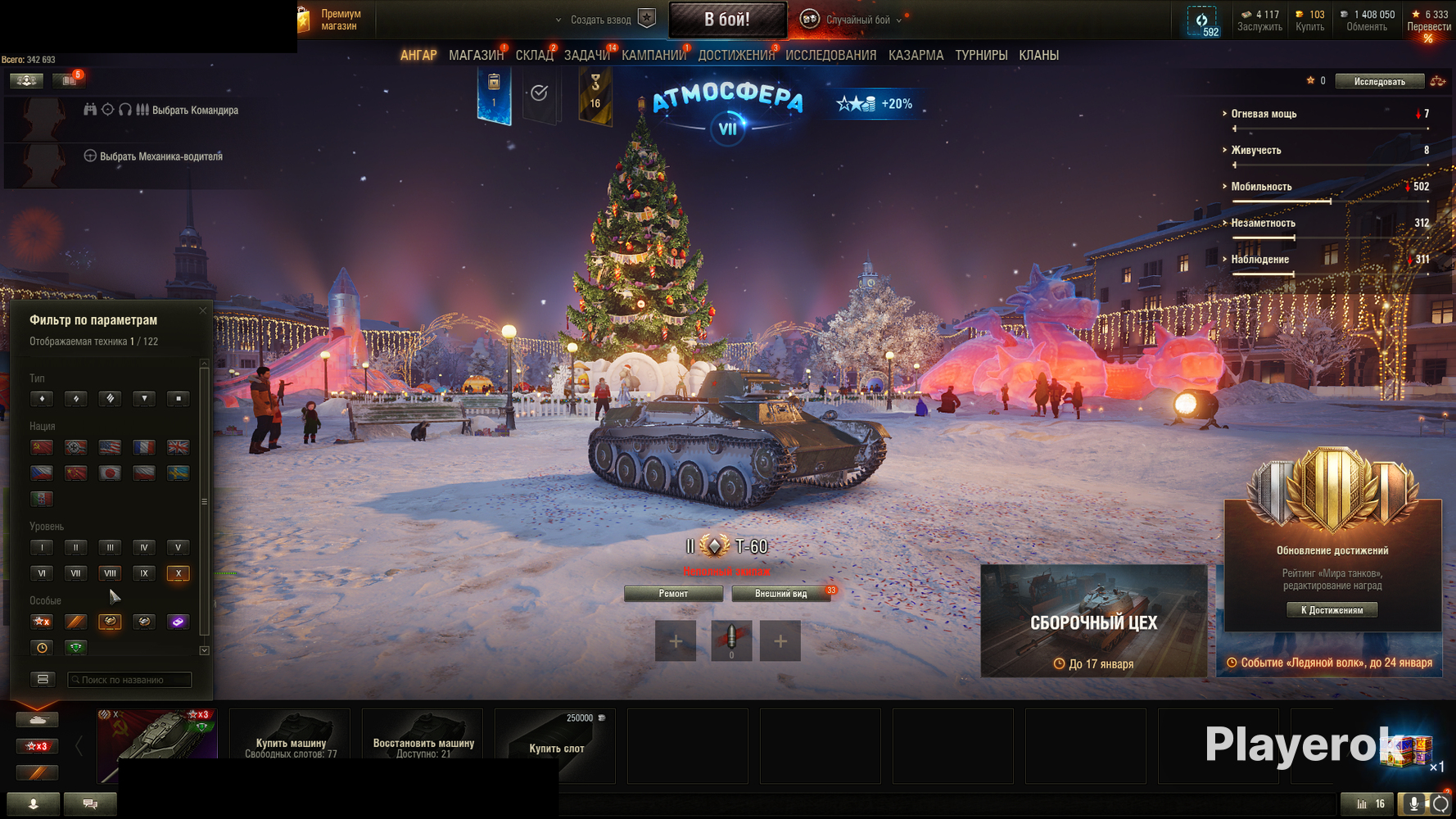Click the Ремонт button
1456x819 pixels.
click(673, 594)
